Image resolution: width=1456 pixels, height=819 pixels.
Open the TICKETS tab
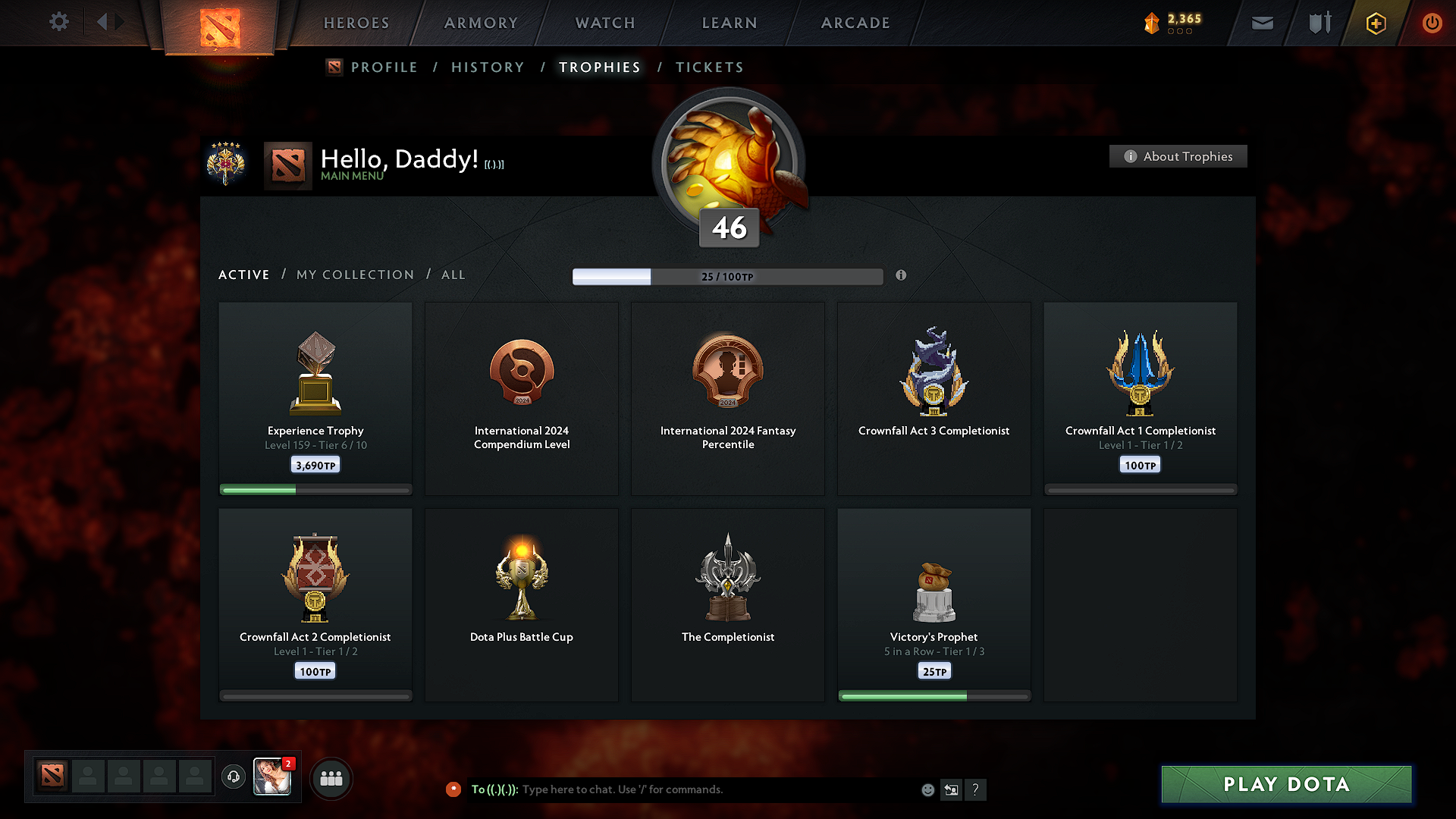click(x=709, y=67)
